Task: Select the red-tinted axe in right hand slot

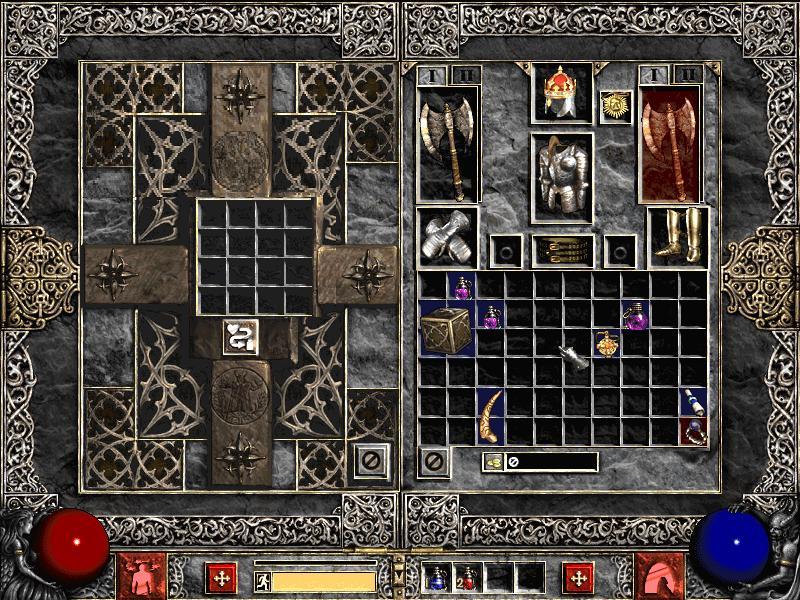Action: pyautogui.click(x=670, y=142)
